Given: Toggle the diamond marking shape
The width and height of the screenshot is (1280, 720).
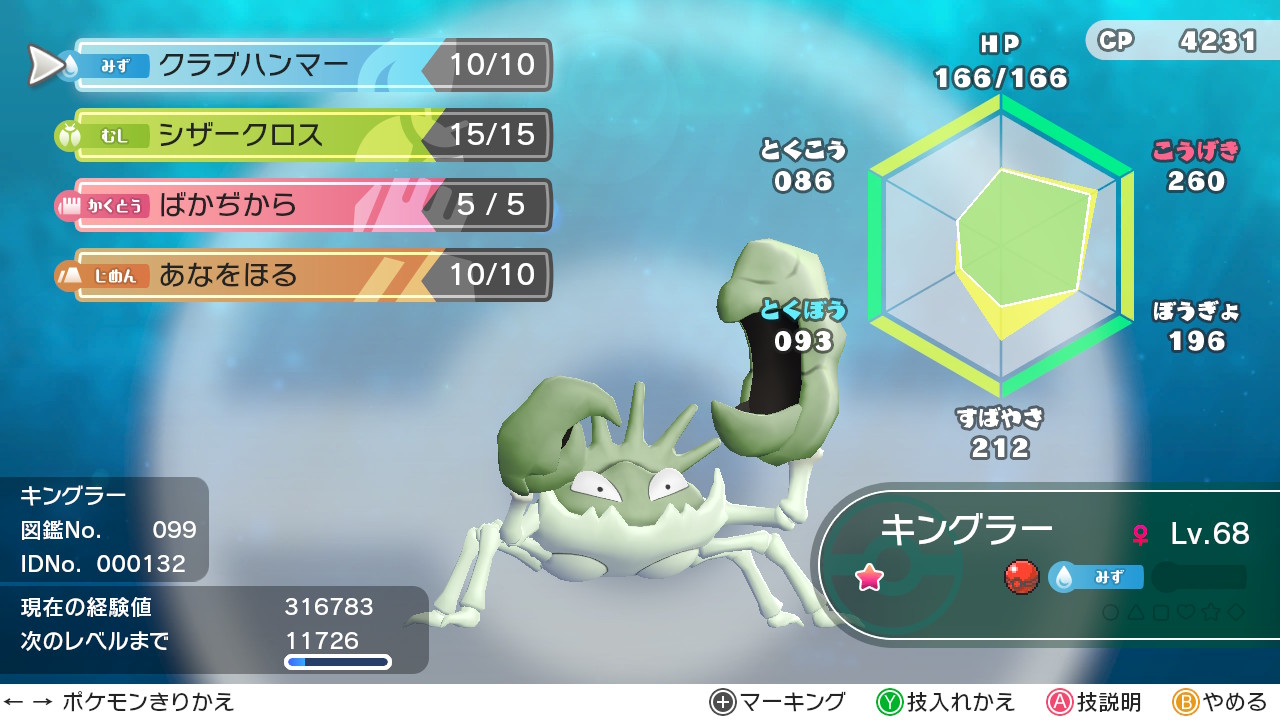Looking at the screenshot, I should pyautogui.click(x=1235, y=612).
